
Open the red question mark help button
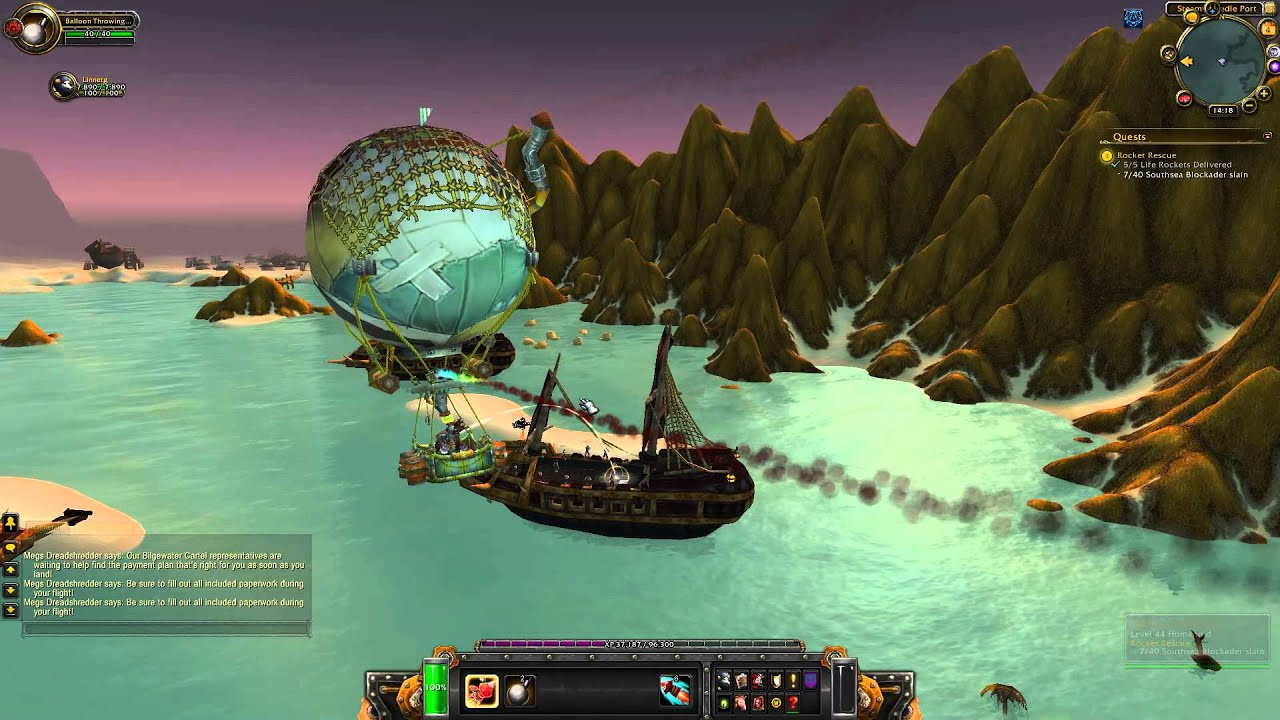[793, 703]
